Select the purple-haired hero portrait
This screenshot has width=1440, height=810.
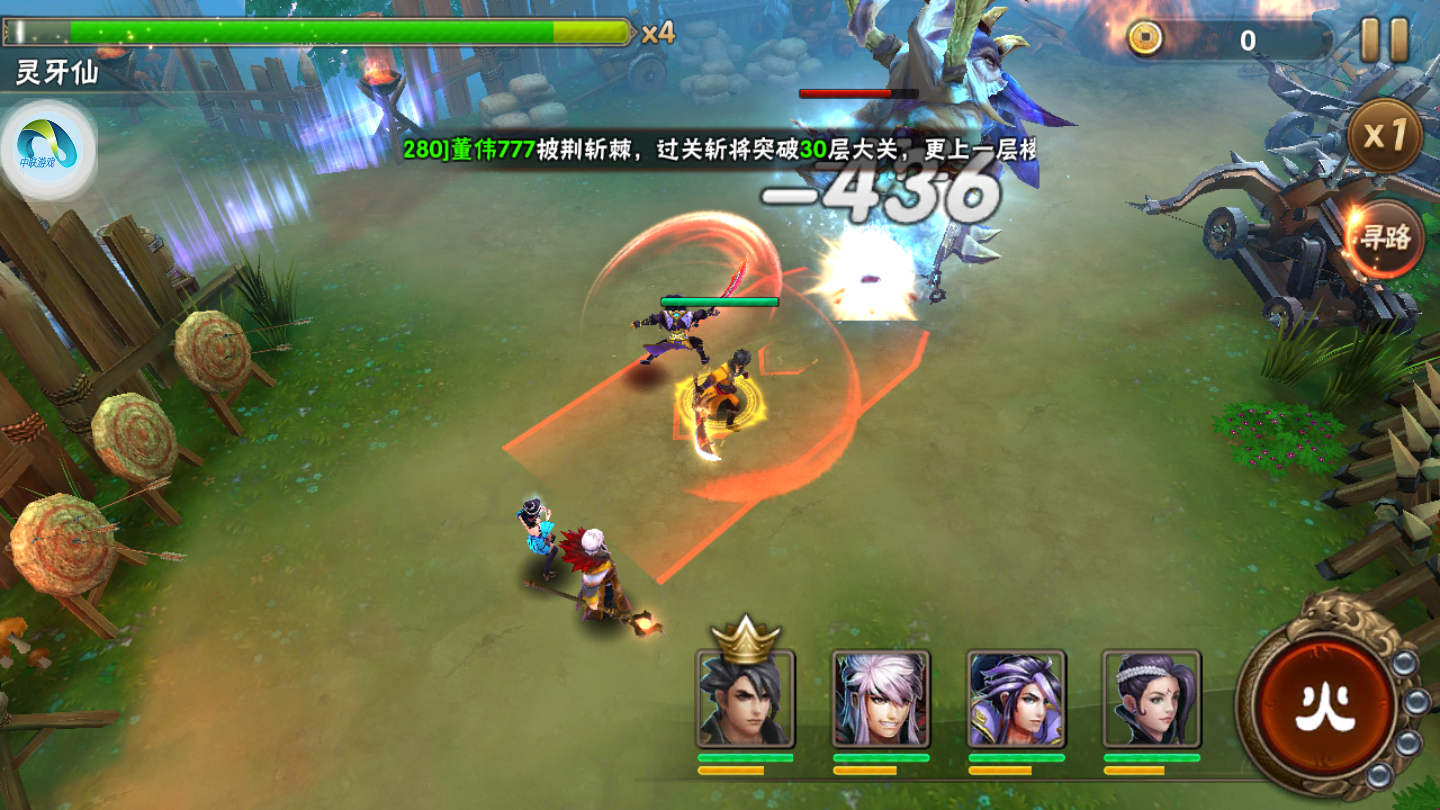pos(1016,698)
